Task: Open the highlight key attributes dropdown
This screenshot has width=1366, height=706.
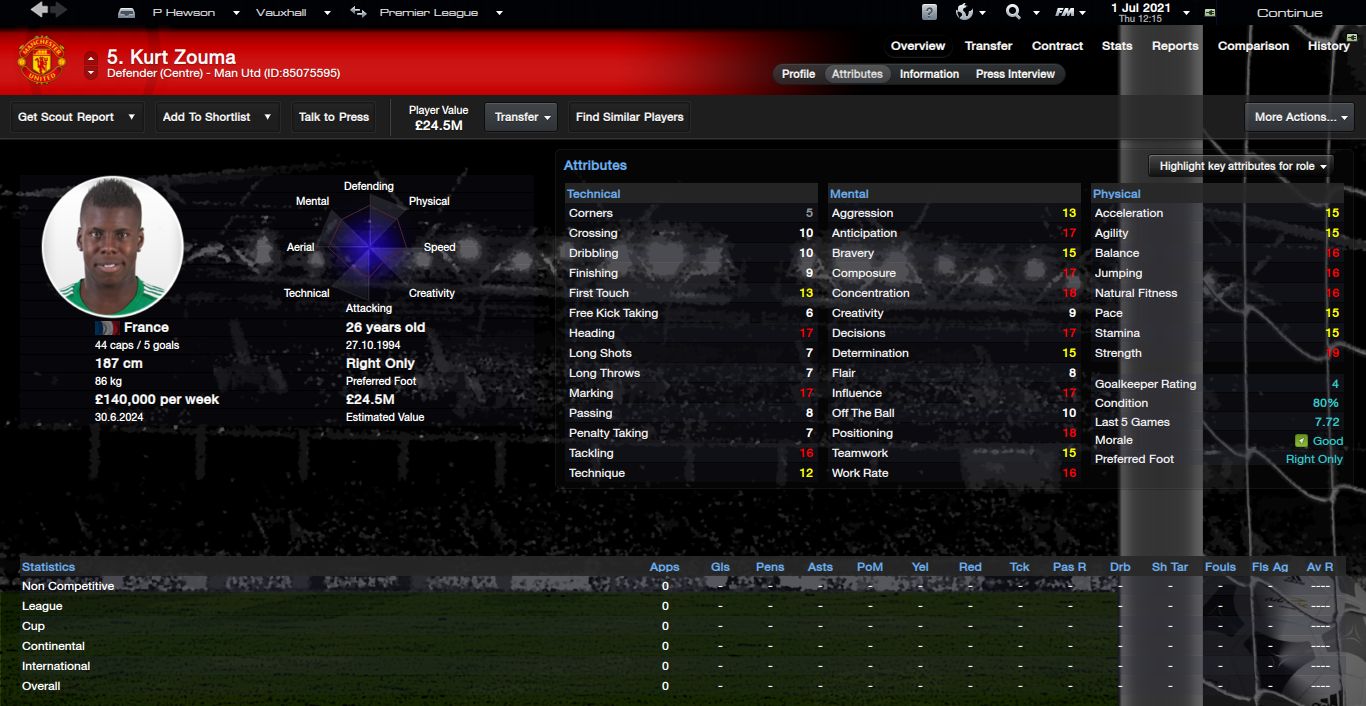Action: (x=1242, y=166)
